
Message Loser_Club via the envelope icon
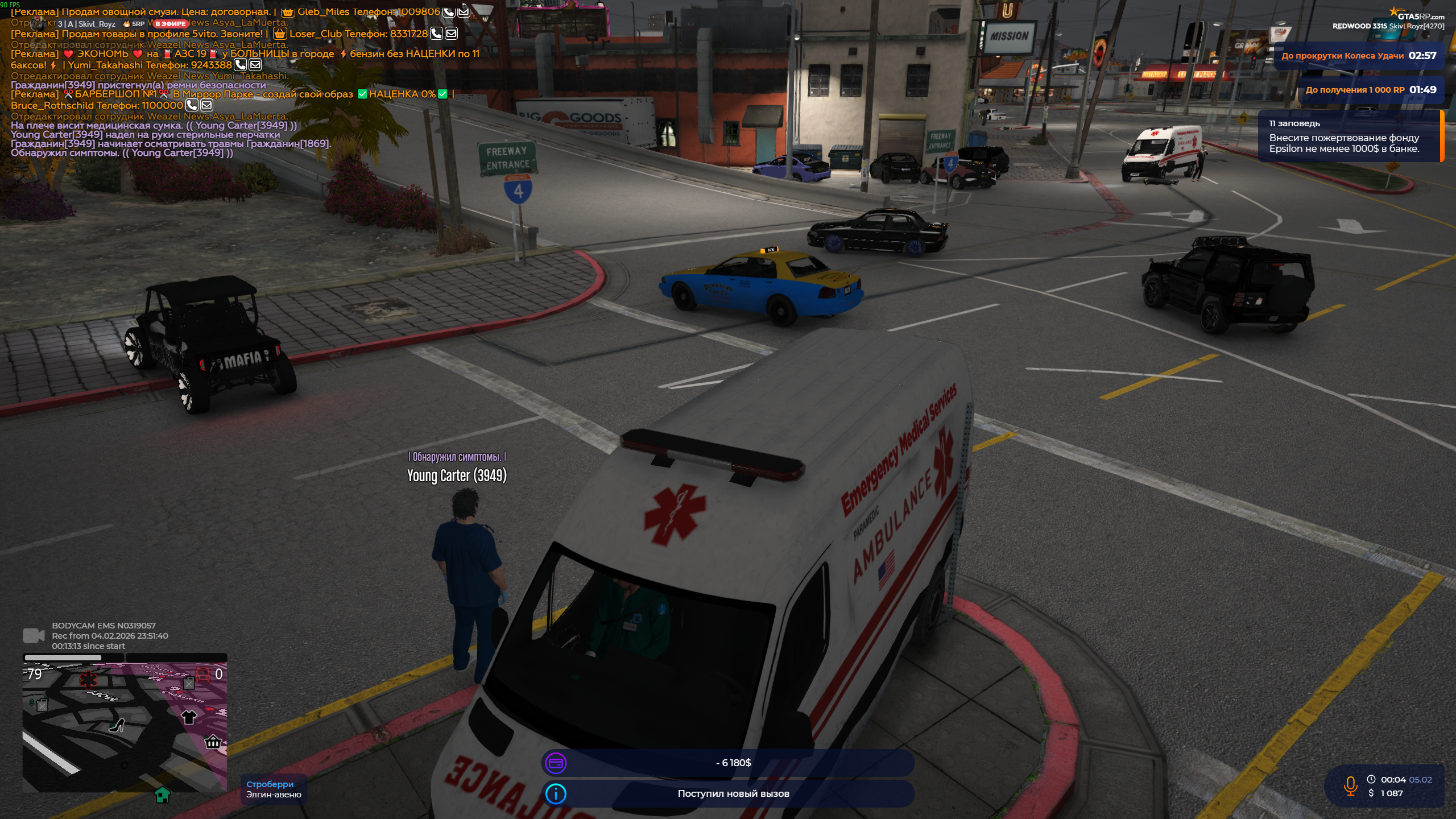451,34
